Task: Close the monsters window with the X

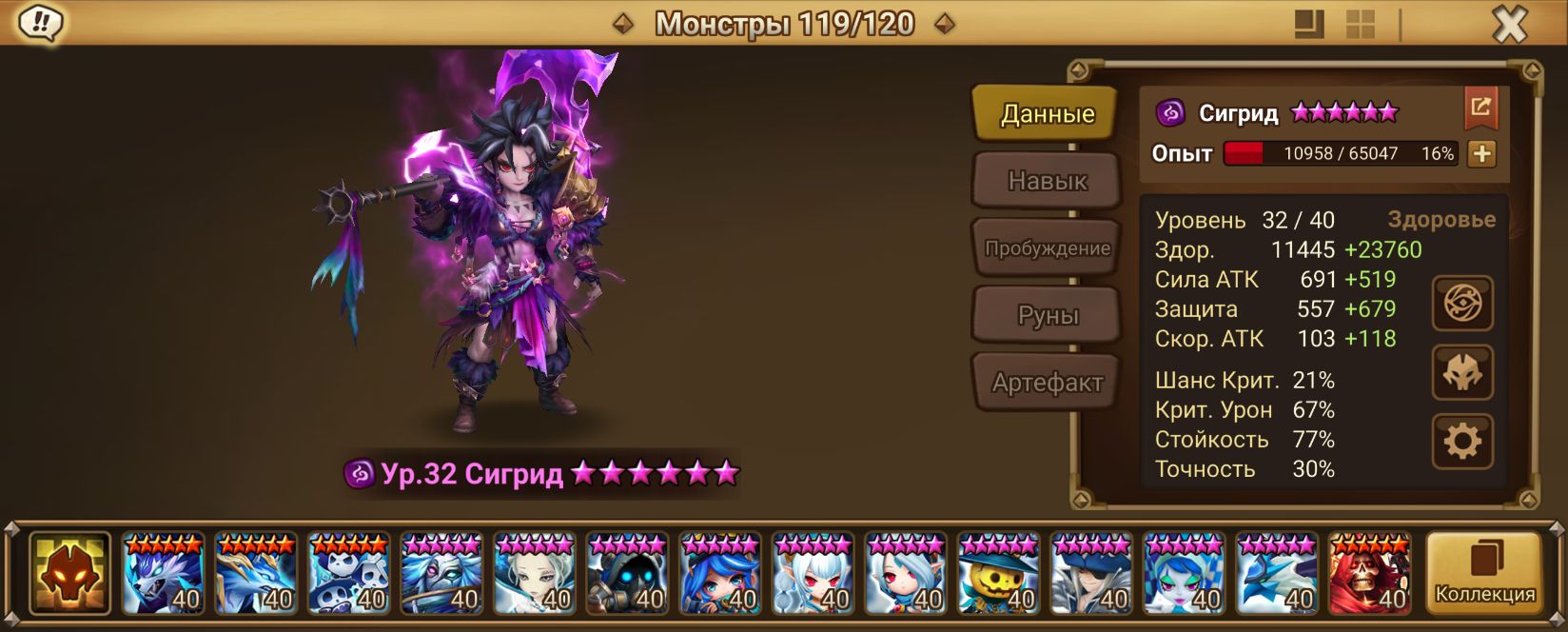Action: 1509,25
